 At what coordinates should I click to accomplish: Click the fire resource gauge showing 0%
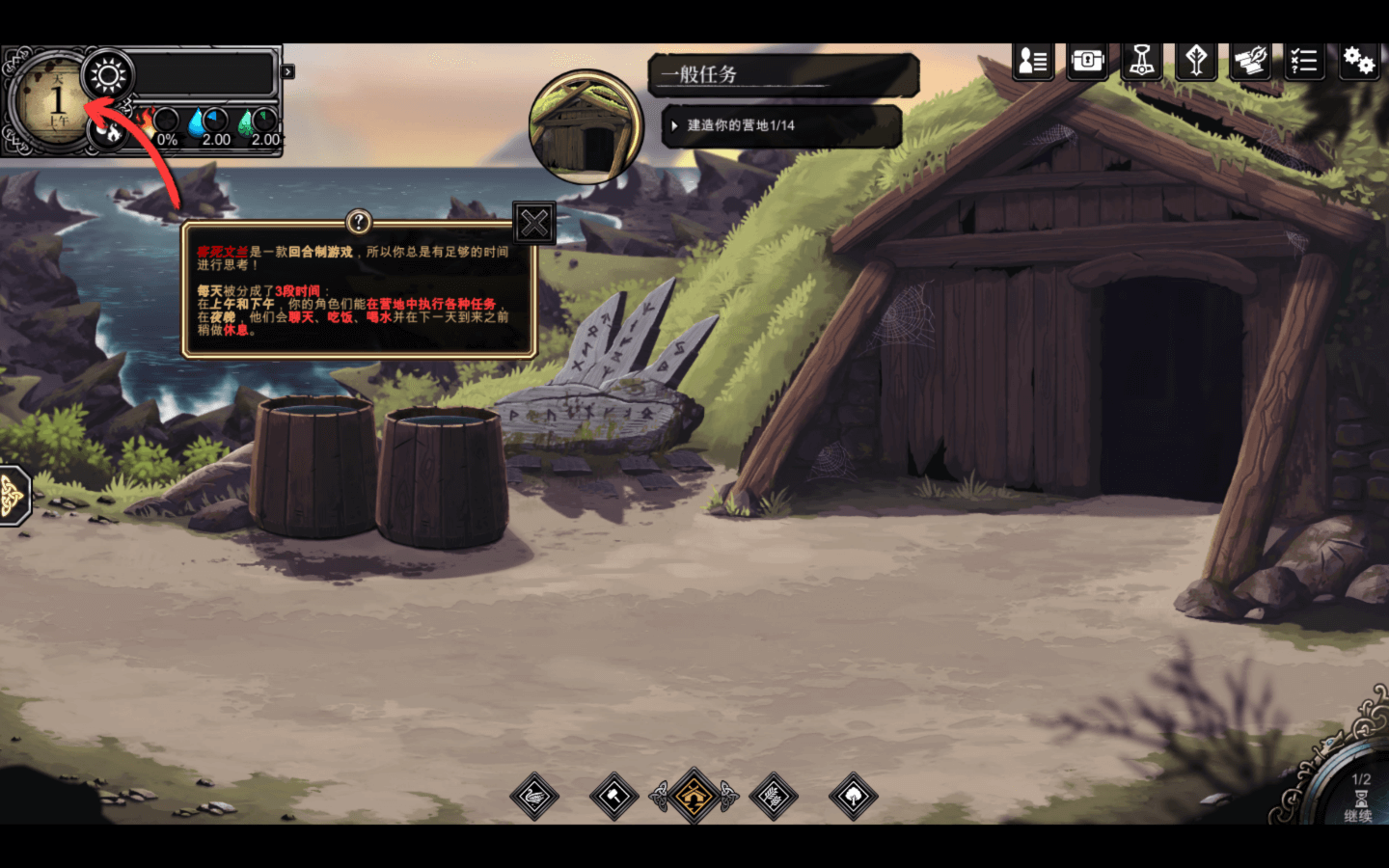[x=162, y=122]
